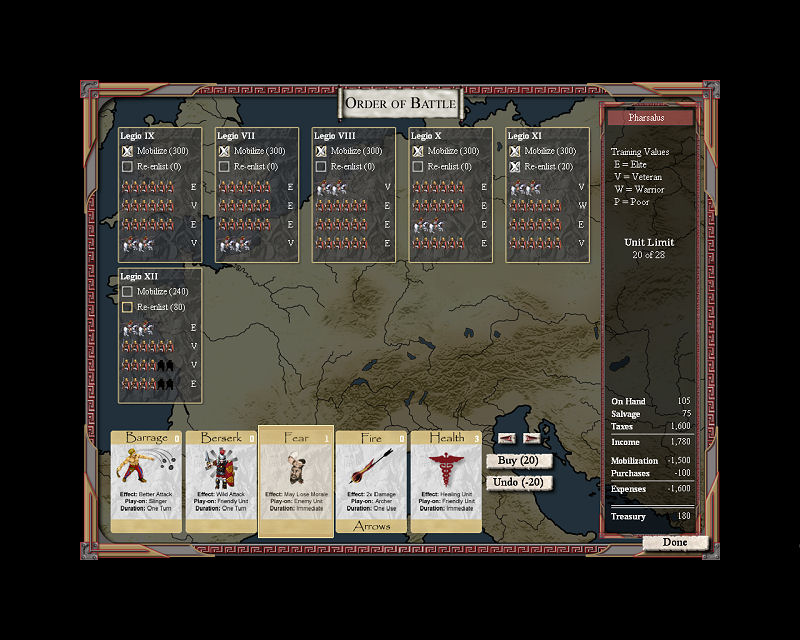Screen dimensions: 800x640
Task: Toggle Re-enlist checkbox for Legio IX
Action: pyautogui.click(x=127, y=166)
